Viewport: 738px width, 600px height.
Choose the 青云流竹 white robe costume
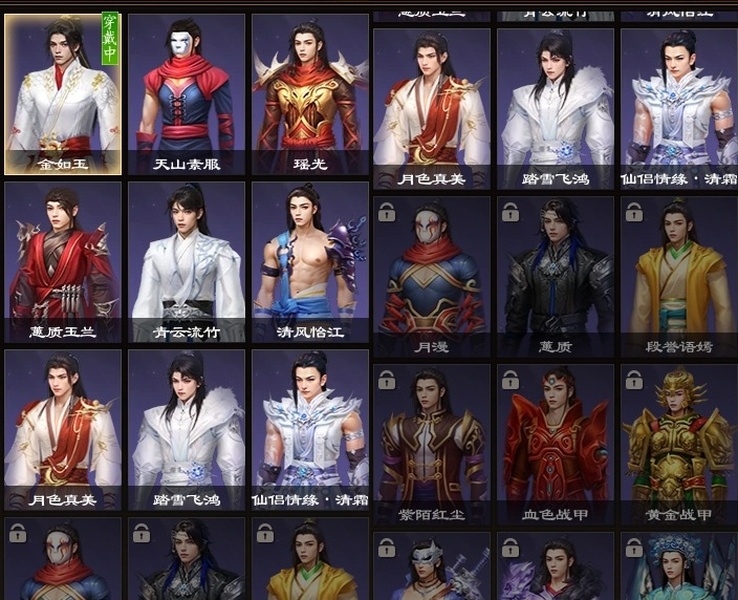coord(186,262)
